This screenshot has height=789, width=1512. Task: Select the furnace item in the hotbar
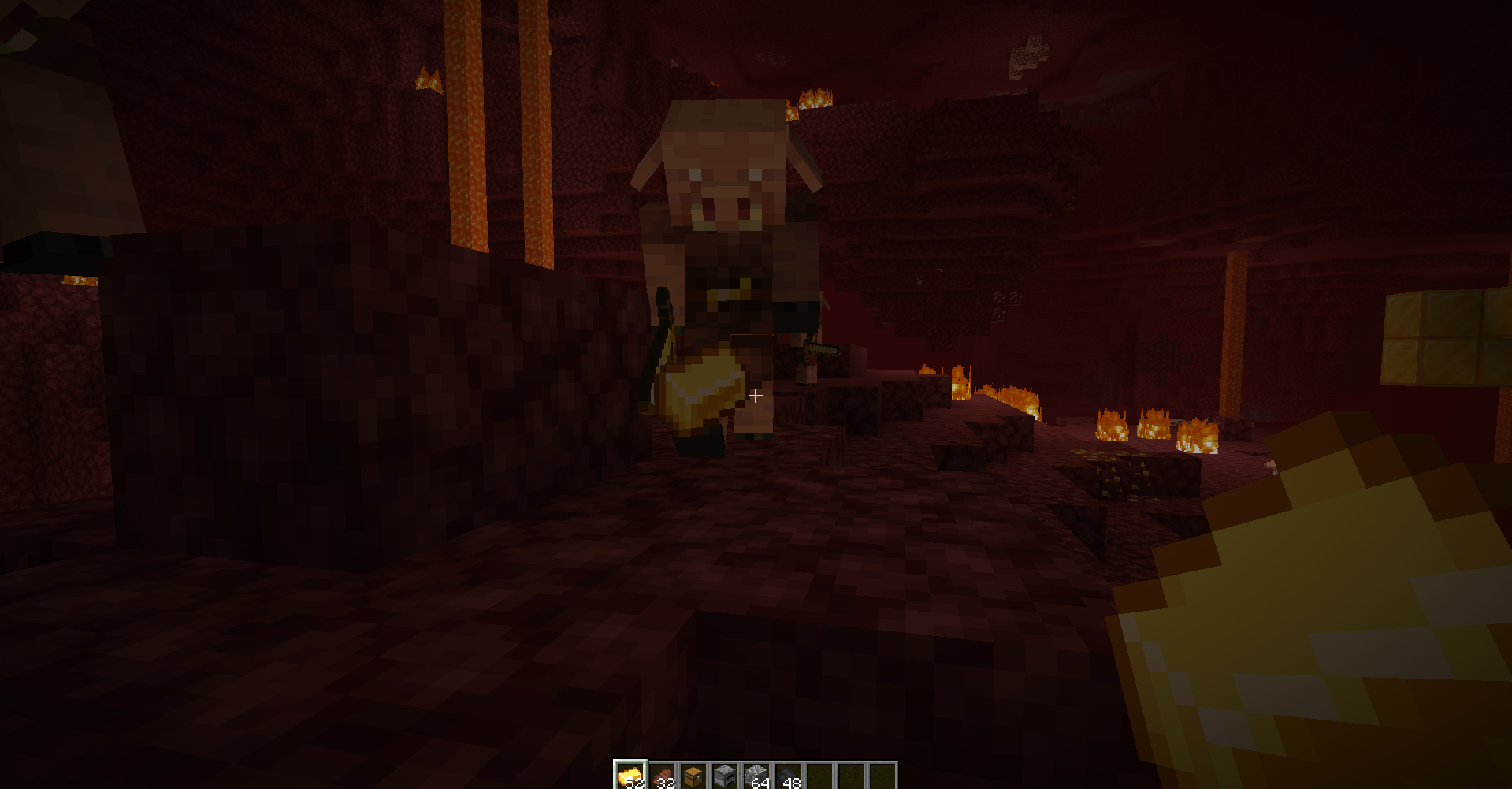click(727, 776)
